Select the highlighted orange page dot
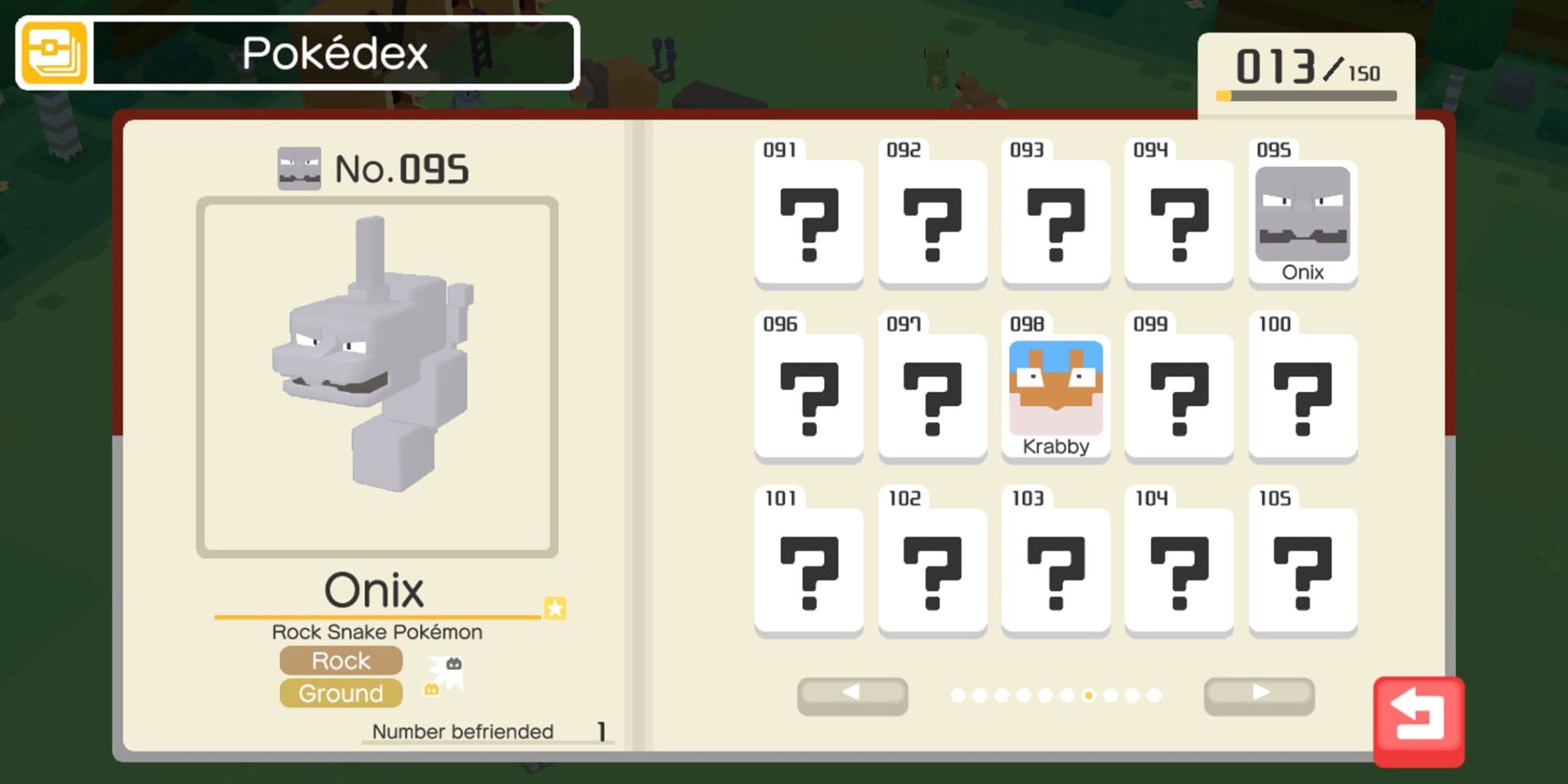Image resolution: width=1568 pixels, height=784 pixels. [1089, 696]
